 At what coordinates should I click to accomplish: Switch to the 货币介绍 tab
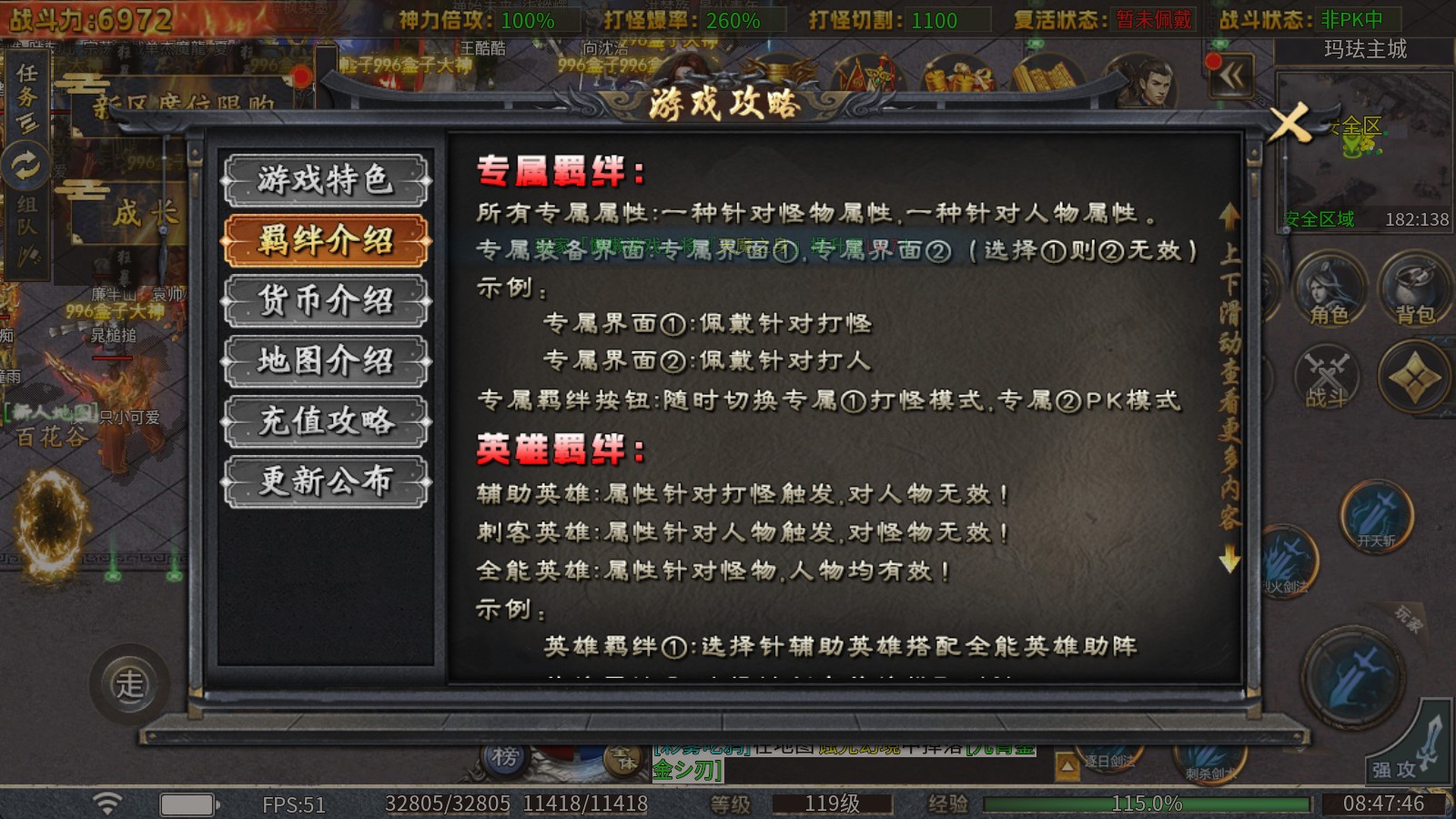click(325, 300)
